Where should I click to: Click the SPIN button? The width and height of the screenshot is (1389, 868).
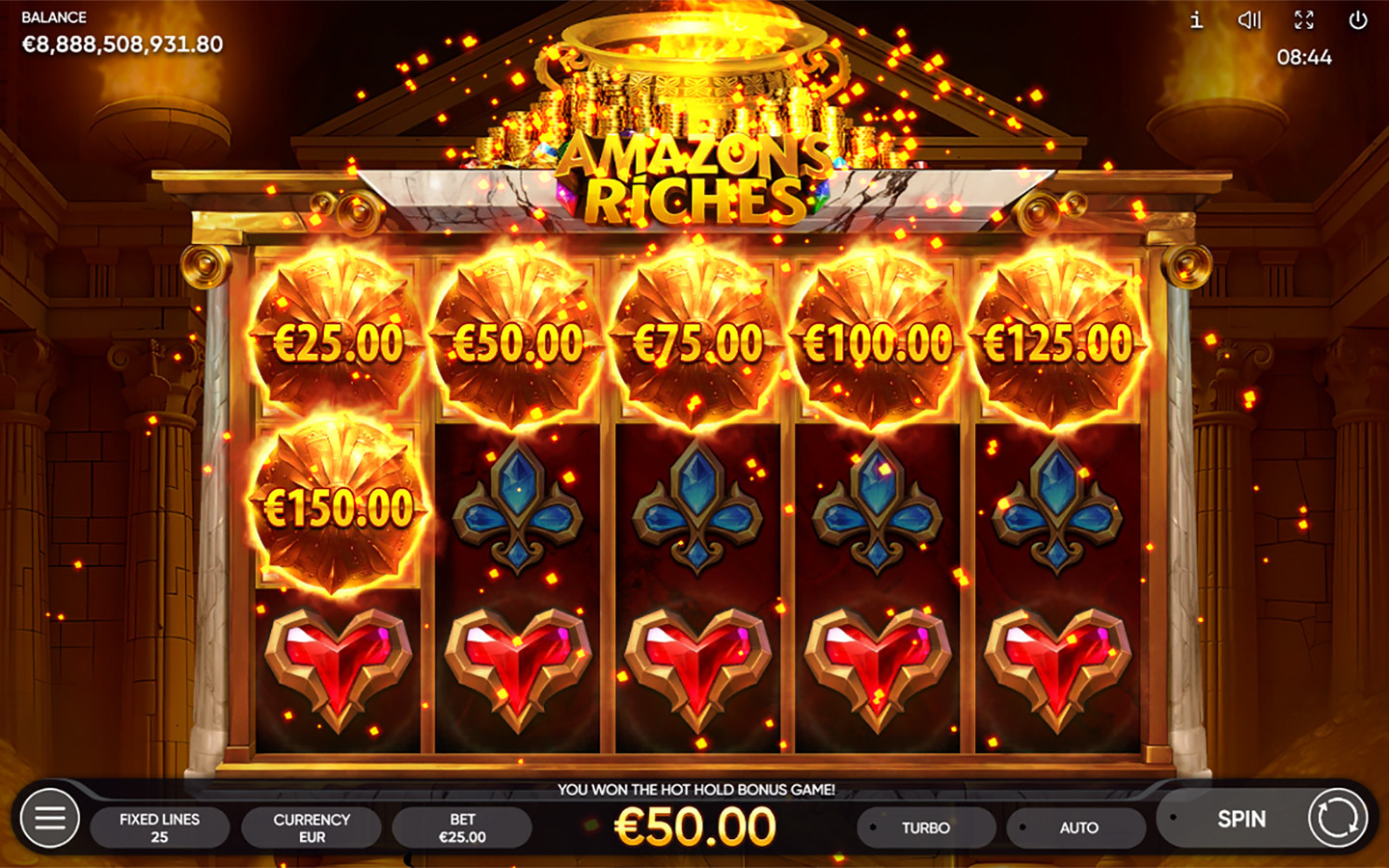[x=1240, y=819]
